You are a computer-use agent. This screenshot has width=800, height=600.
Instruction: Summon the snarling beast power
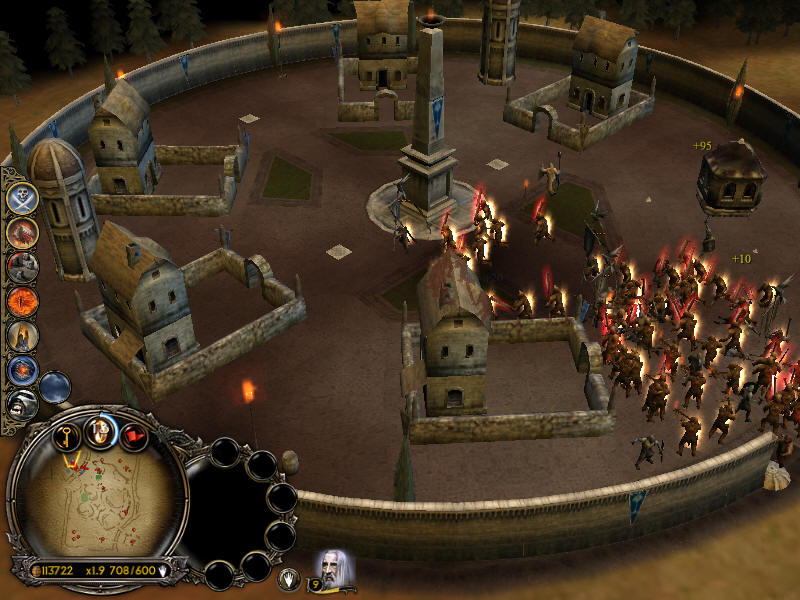(x=22, y=404)
